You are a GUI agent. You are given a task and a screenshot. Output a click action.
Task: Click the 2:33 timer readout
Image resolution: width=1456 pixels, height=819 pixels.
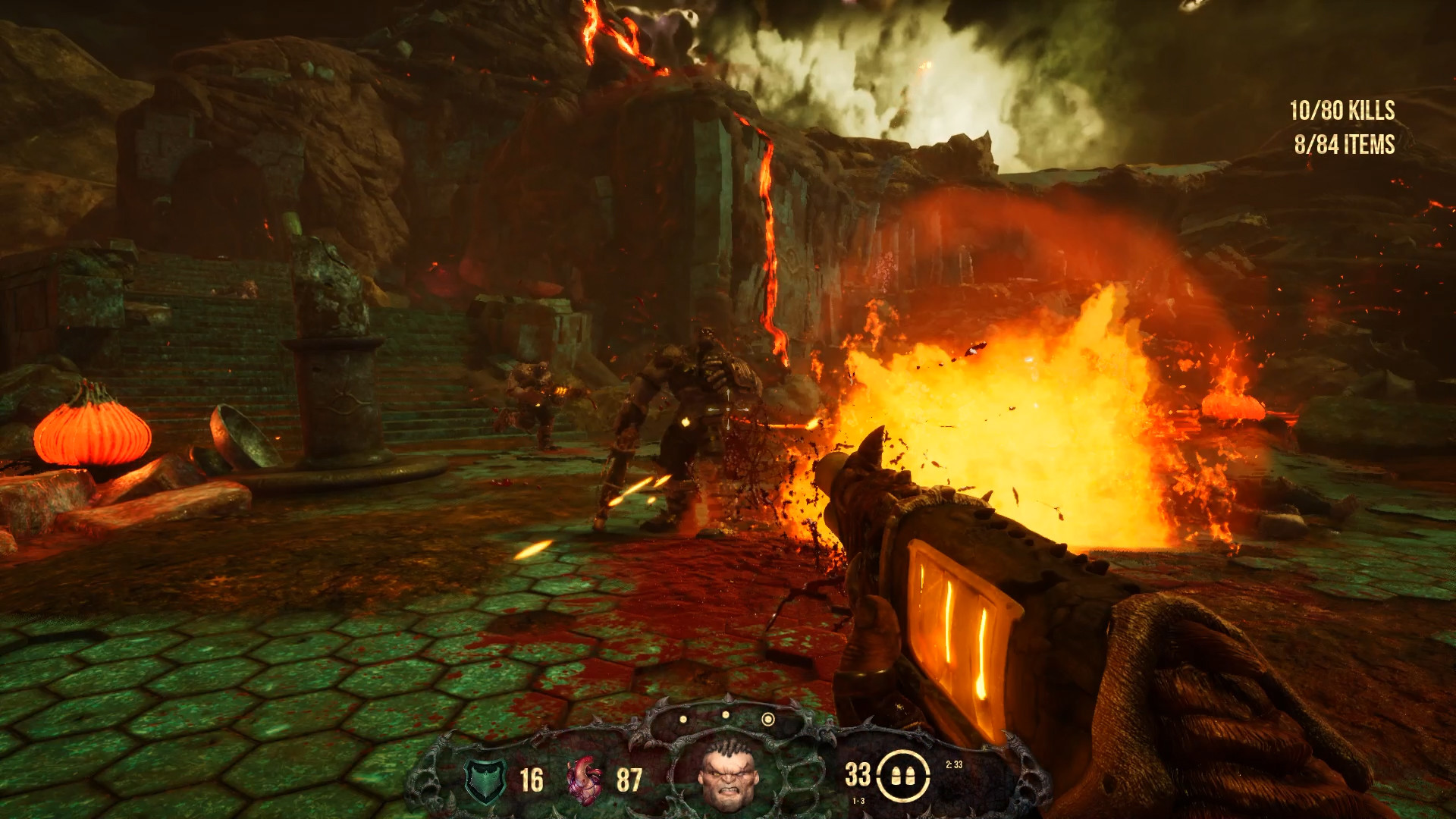coord(955,764)
